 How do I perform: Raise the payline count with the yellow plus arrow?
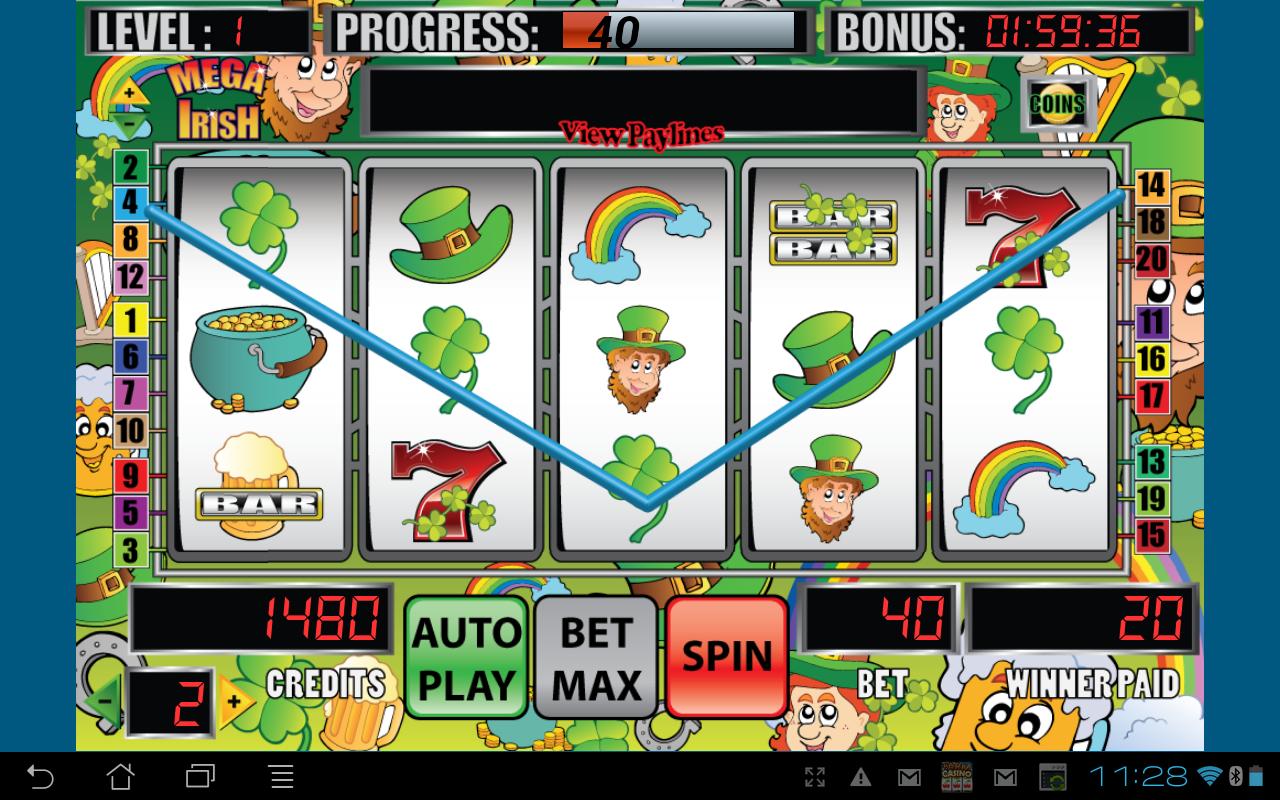(131, 95)
